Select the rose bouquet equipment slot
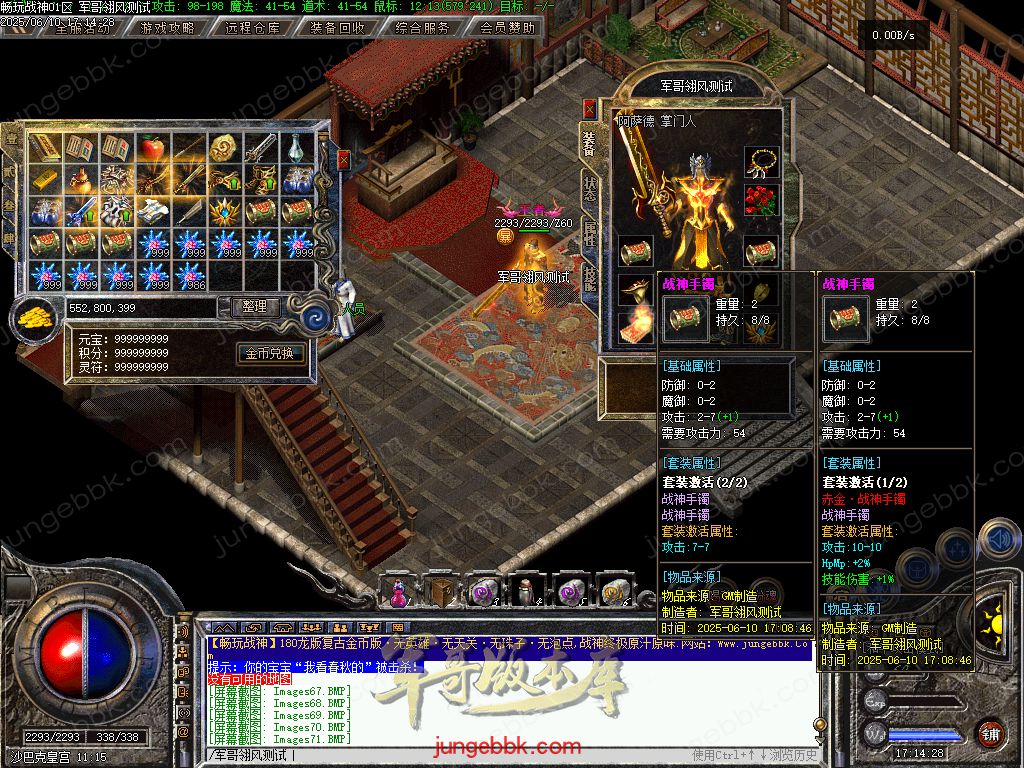This screenshot has width=1024, height=768. [762, 199]
